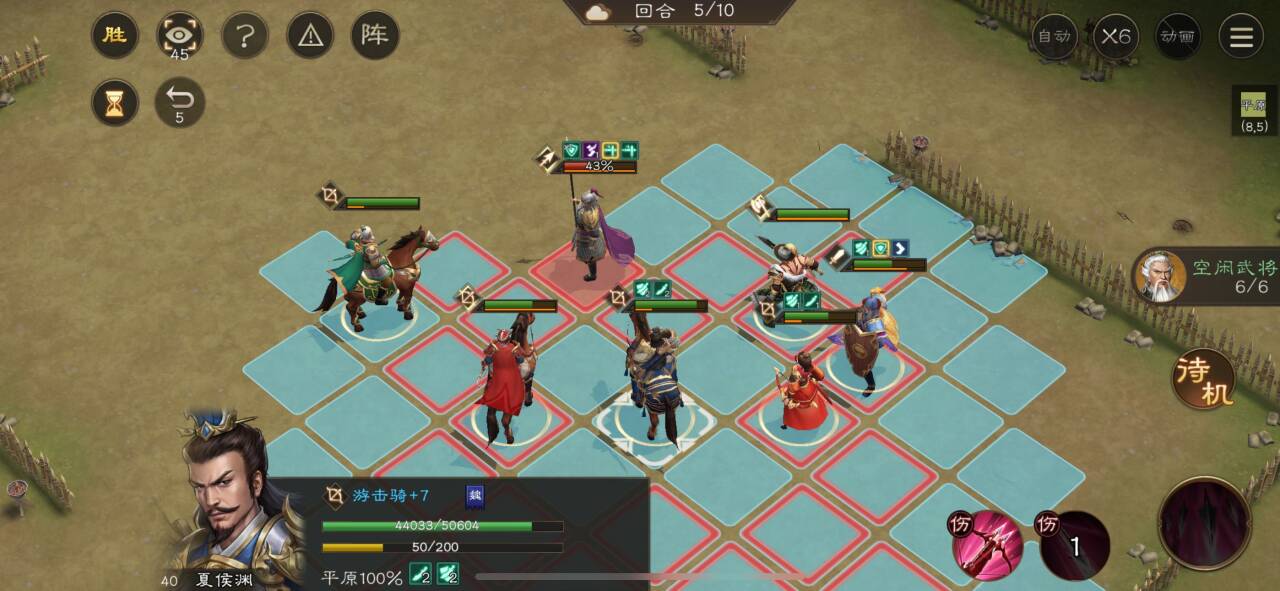Show the plains (平原) terrain info tile

tap(1253, 110)
